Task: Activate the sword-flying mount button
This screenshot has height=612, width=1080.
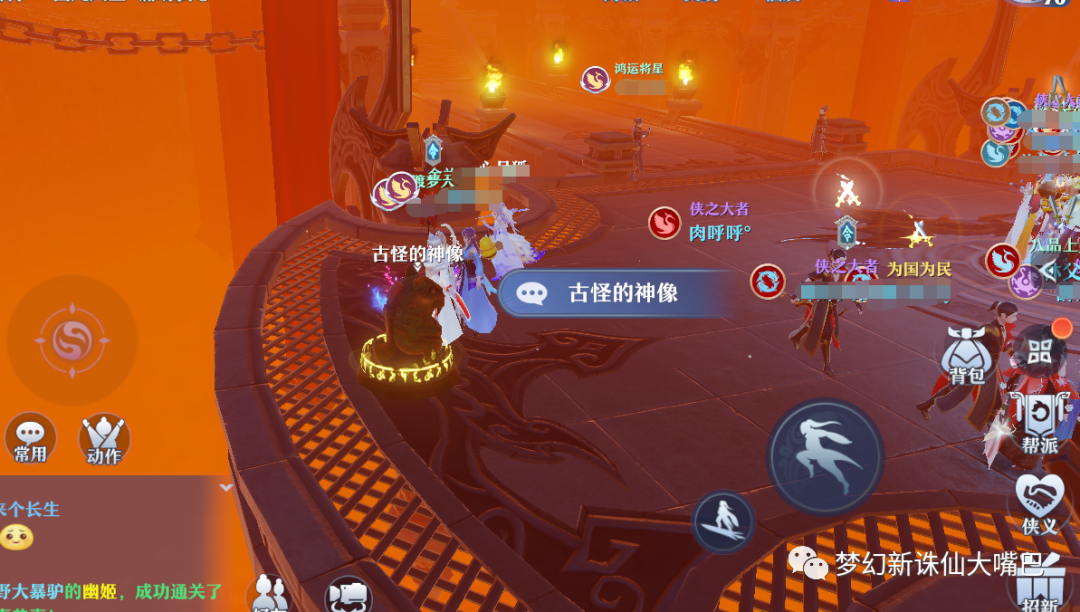Action: 723,521
